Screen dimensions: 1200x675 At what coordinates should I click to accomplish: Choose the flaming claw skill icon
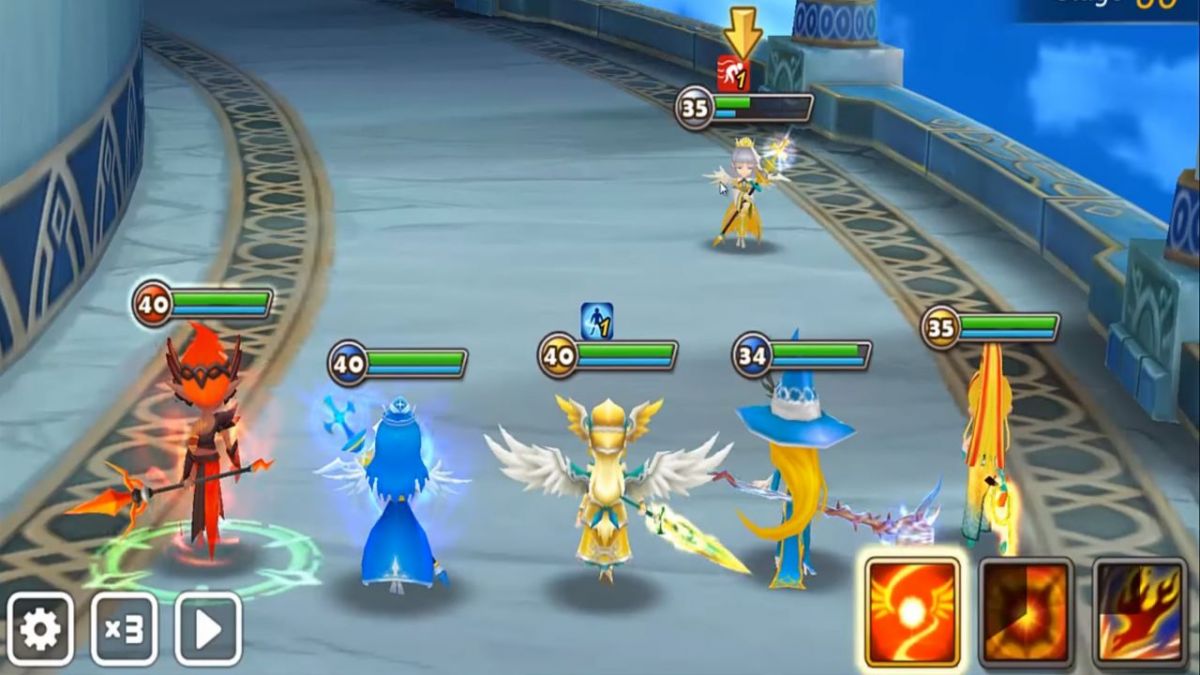coord(1138,612)
